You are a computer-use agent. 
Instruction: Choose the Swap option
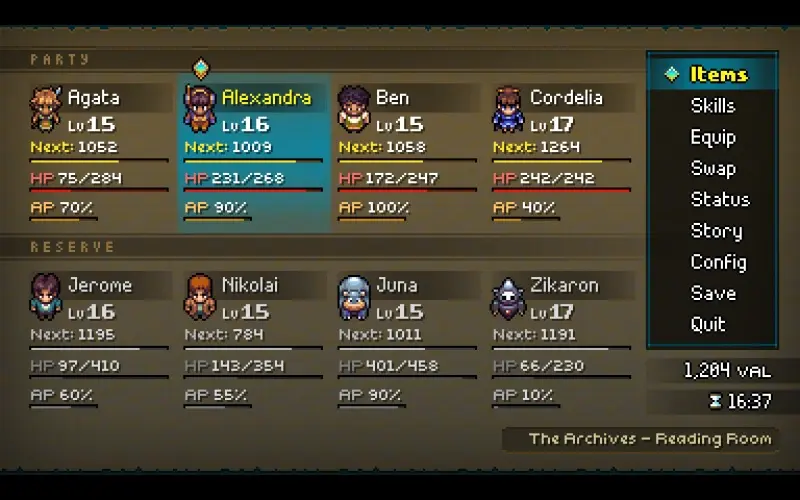712,168
